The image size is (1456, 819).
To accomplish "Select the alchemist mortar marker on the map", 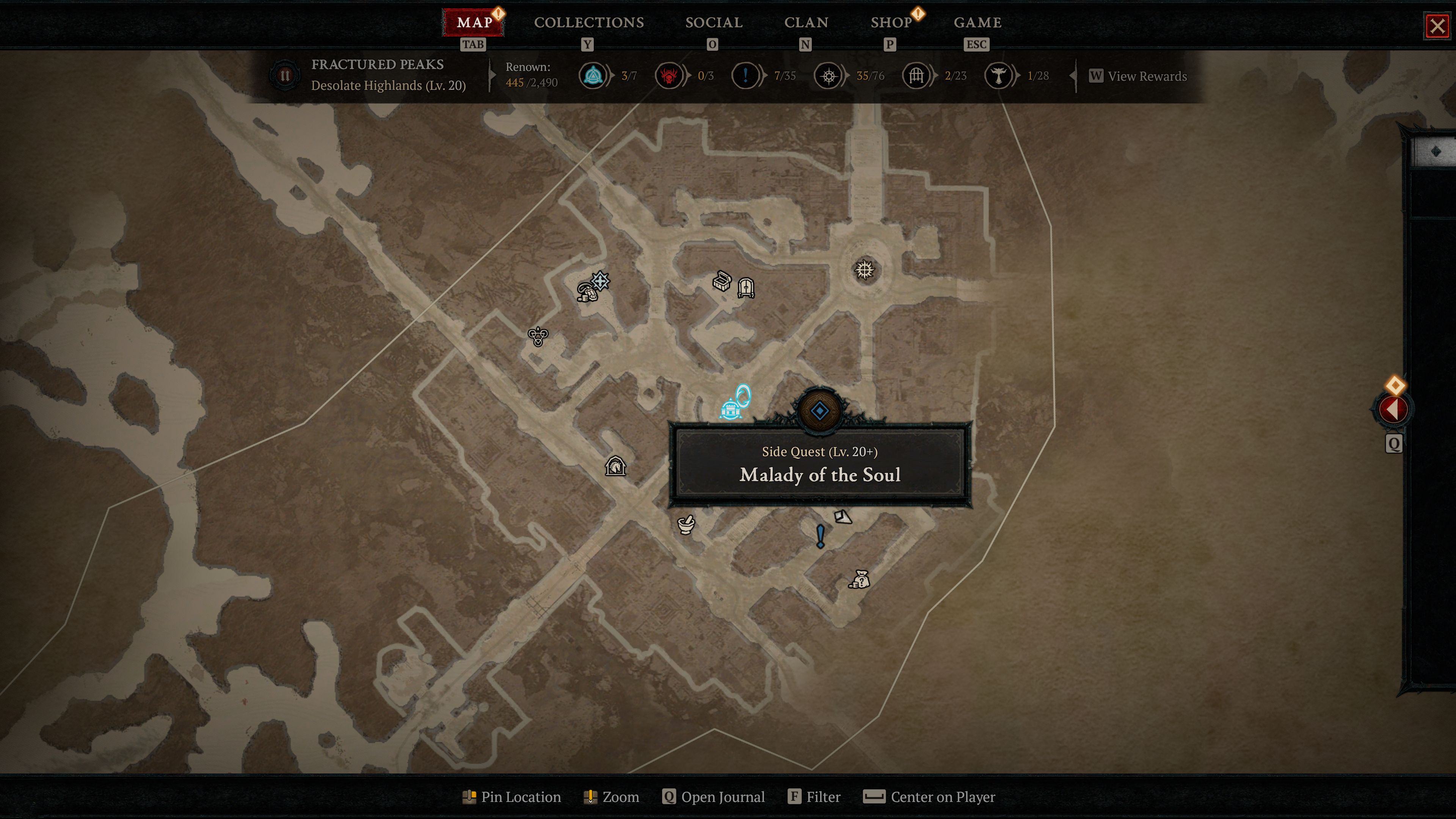I will tap(686, 524).
